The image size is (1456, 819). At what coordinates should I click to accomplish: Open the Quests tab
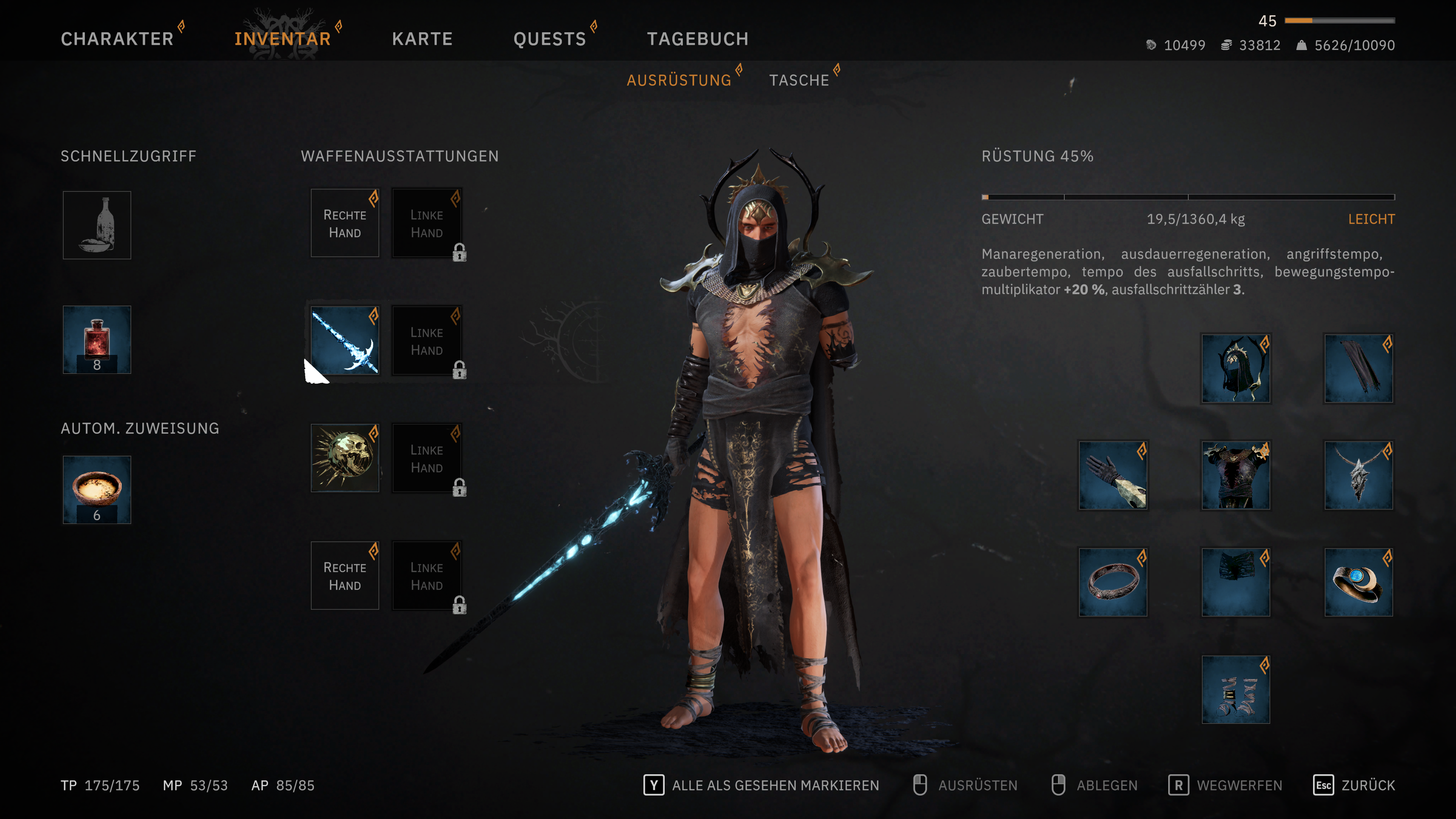[549, 38]
